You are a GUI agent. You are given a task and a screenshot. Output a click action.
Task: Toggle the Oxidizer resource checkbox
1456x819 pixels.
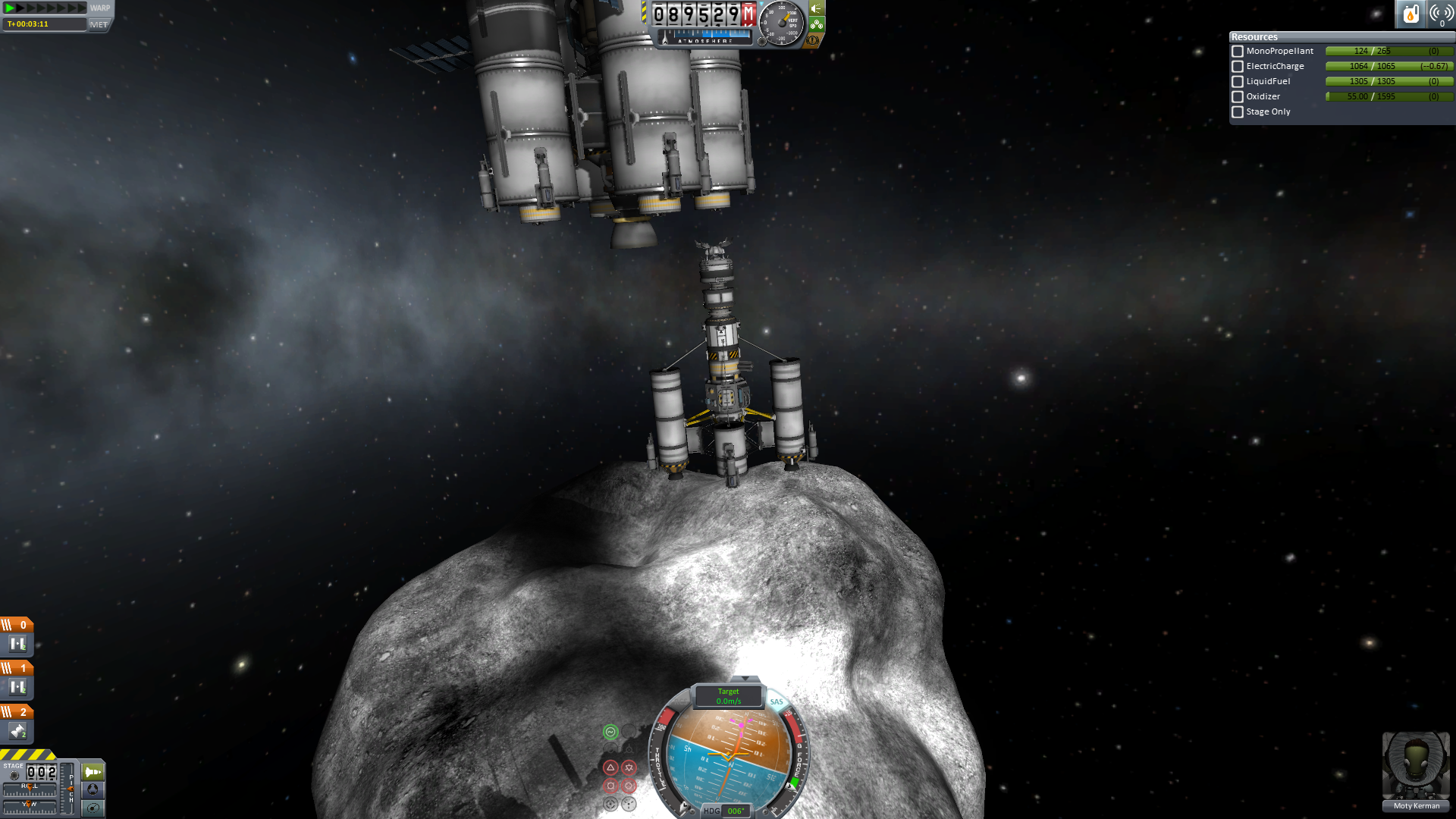point(1238,97)
